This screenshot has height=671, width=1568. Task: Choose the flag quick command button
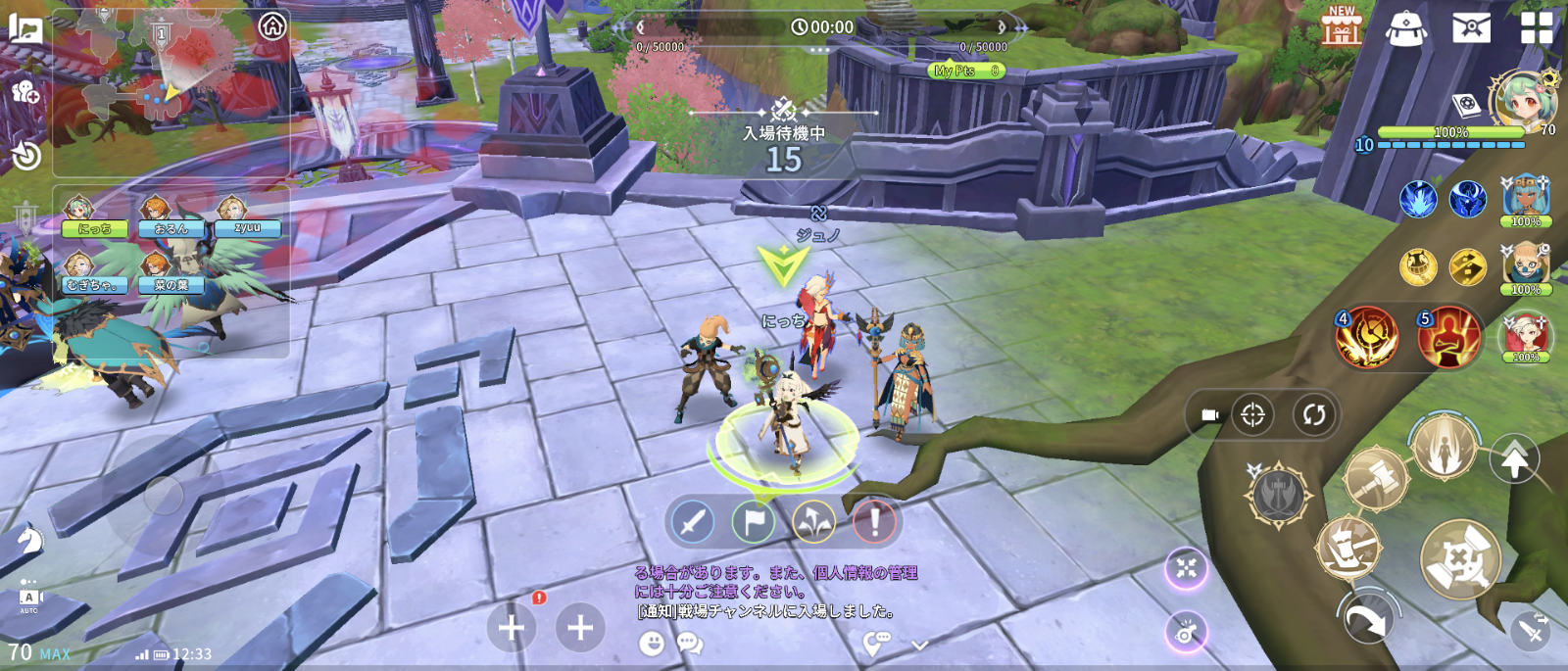(x=754, y=521)
